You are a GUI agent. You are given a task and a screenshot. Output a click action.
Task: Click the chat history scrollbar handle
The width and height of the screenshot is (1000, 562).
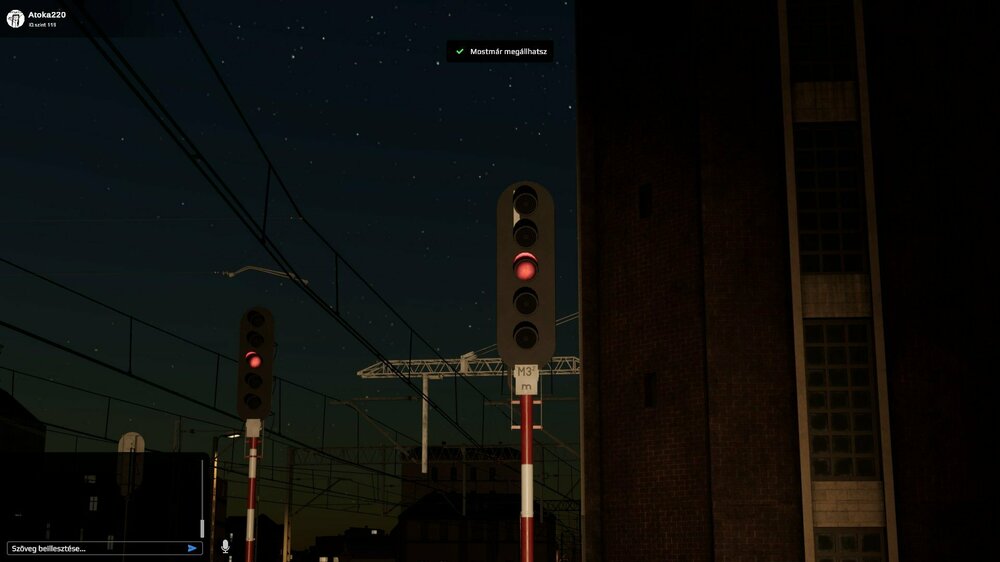[202, 527]
